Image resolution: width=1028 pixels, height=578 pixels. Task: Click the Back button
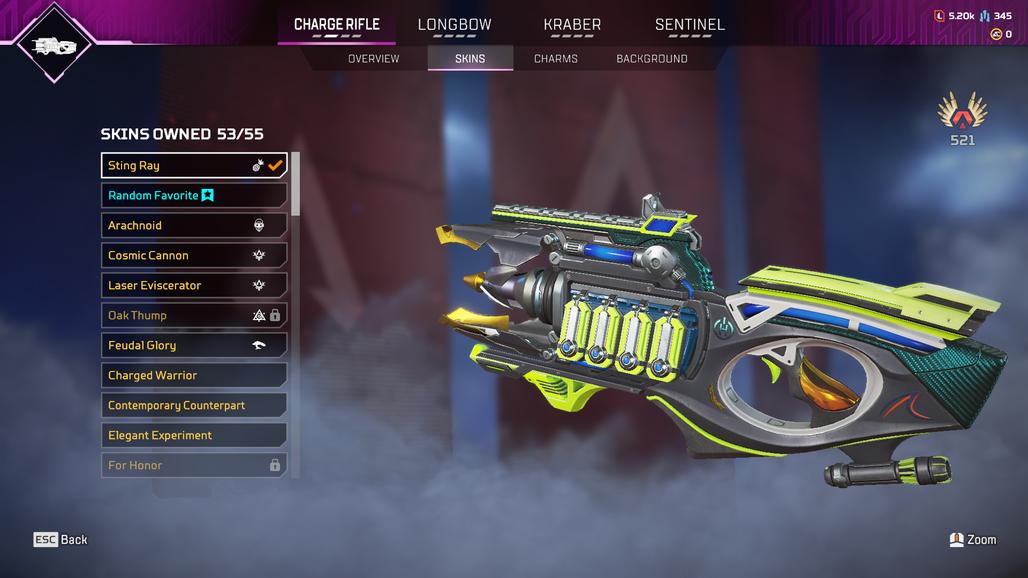(x=61, y=539)
